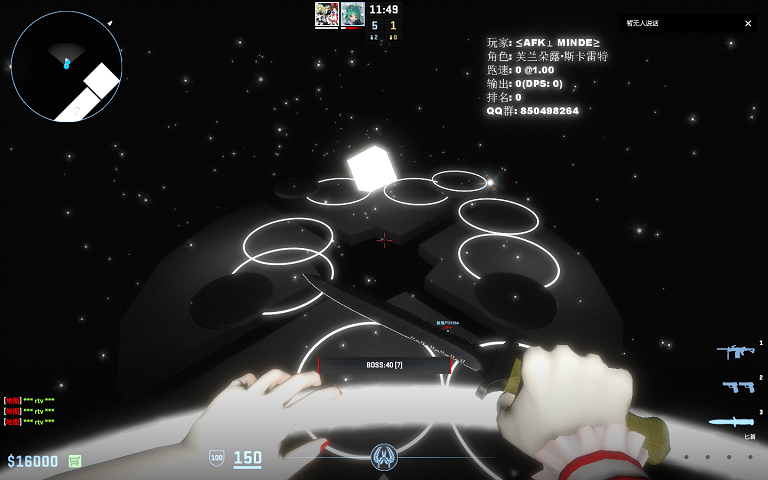The height and width of the screenshot is (480, 768).
Task: Click the winged team emblem at bottom center
Action: pyautogui.click(x=384, y=457)
